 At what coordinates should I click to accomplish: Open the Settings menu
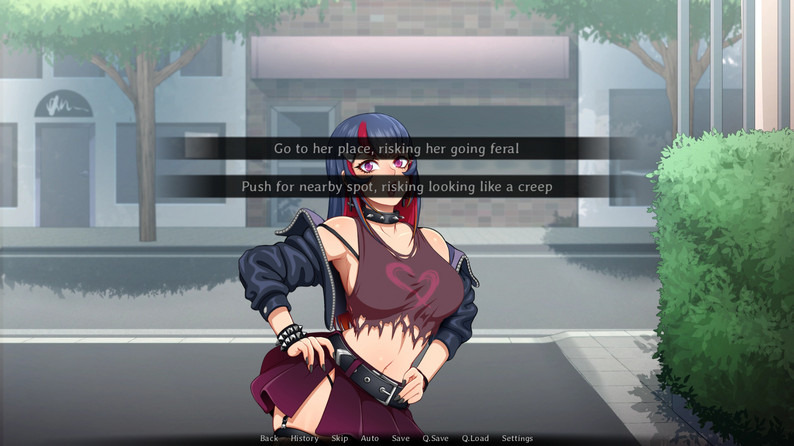click(x=517, y=438)
